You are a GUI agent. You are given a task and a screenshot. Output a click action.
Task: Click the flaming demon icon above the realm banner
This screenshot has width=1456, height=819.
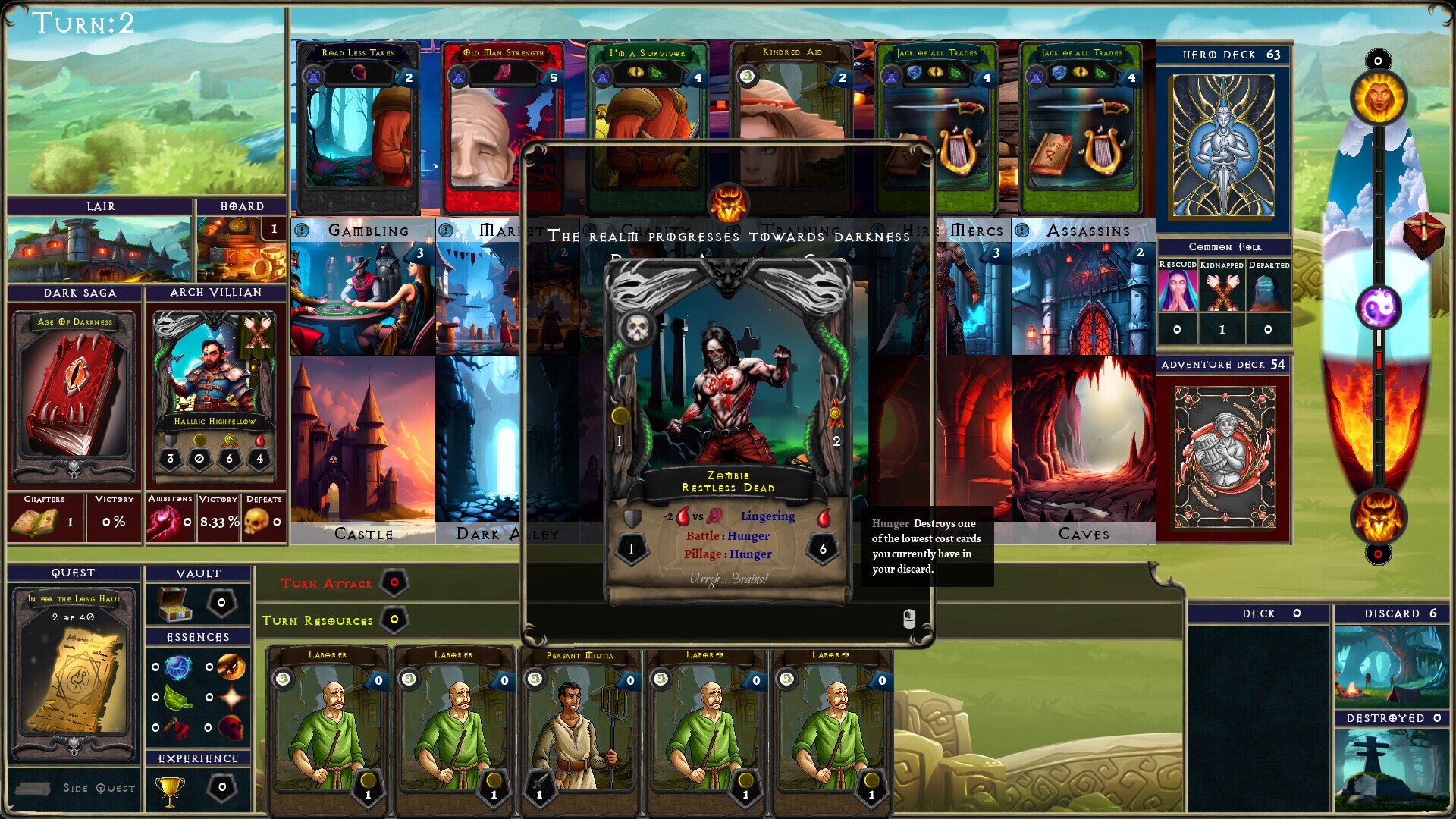727,201
